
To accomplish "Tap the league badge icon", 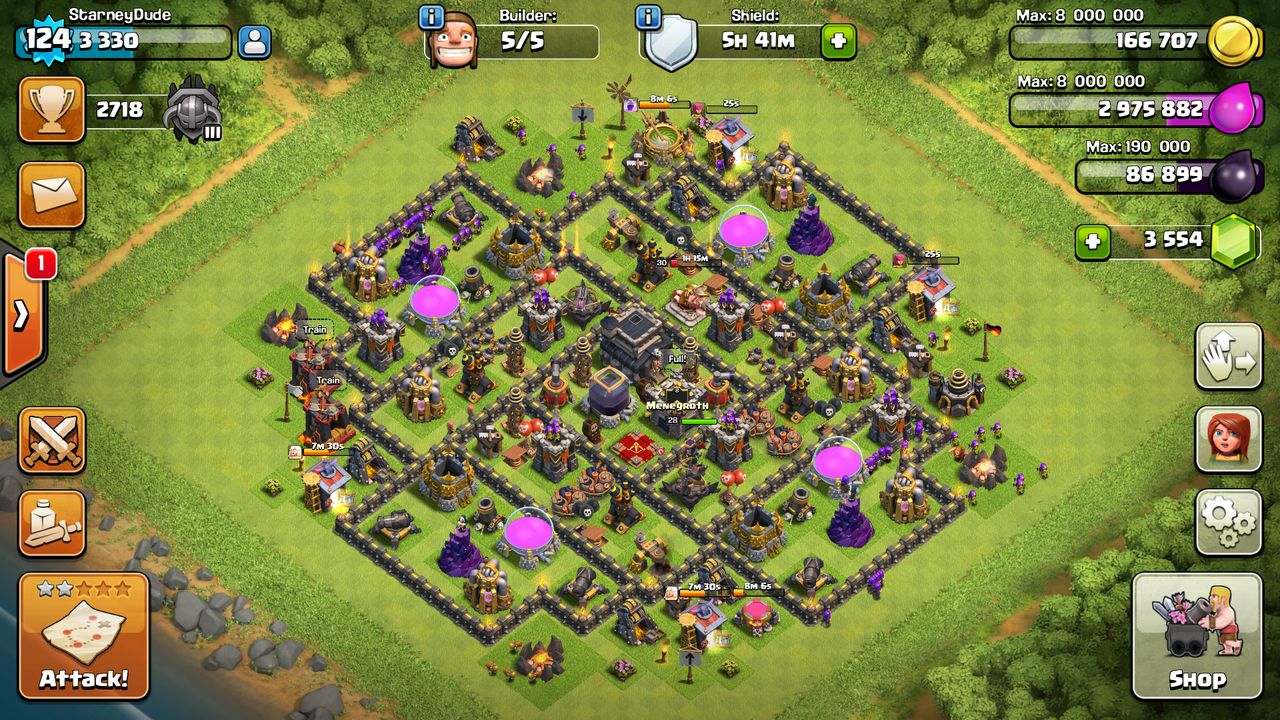I will pos(192,110).
